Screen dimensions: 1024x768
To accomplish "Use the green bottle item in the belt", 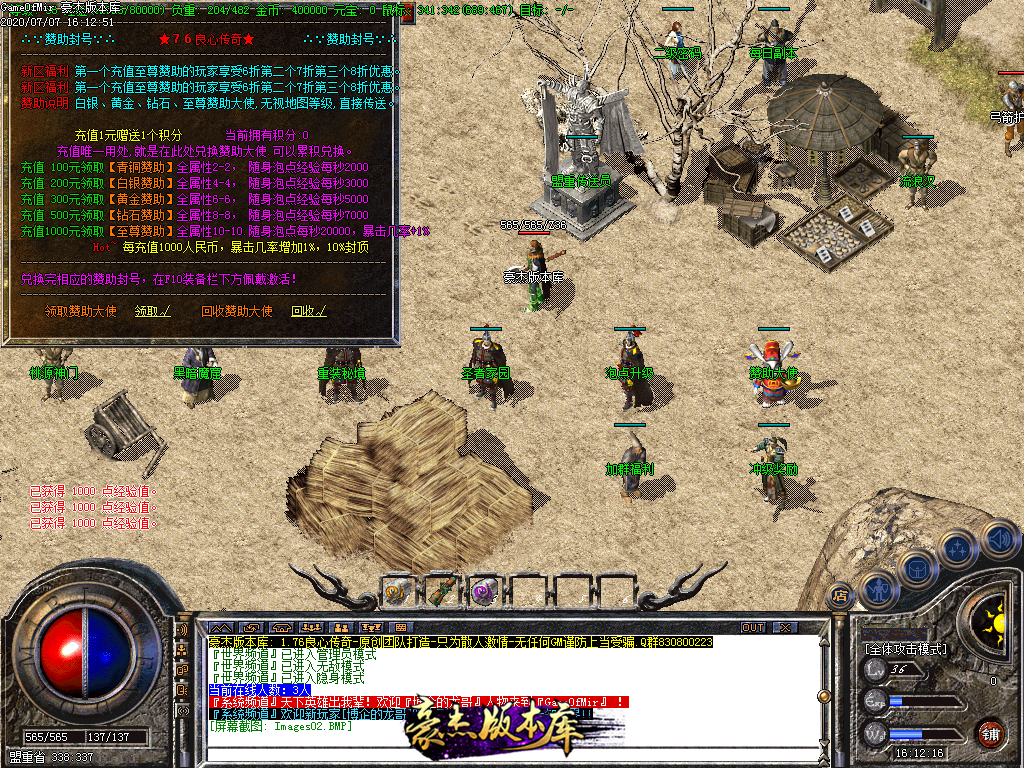I will (x=440, y=592).
